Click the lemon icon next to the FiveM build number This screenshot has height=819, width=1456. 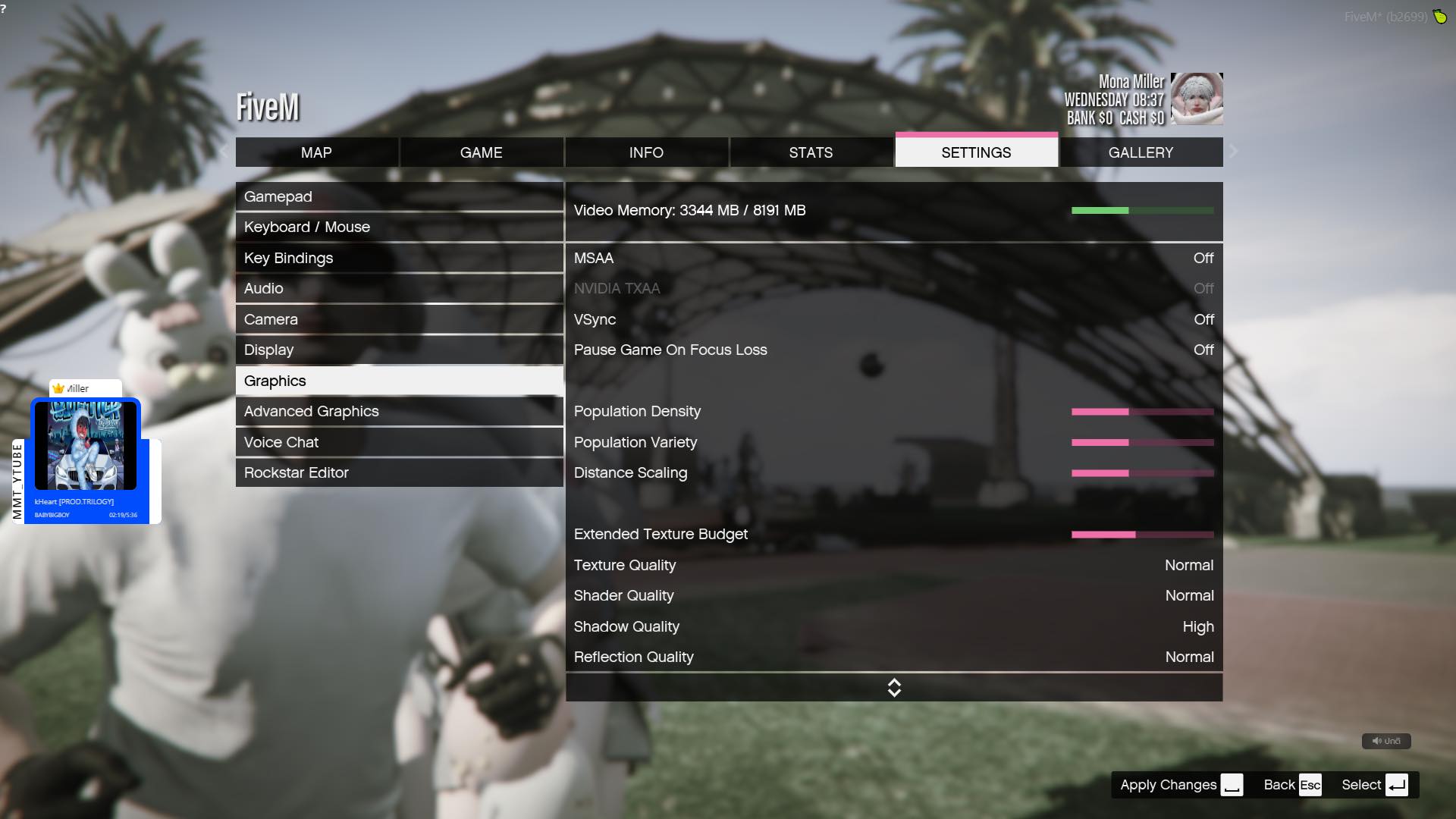[x=1440, y=17]
